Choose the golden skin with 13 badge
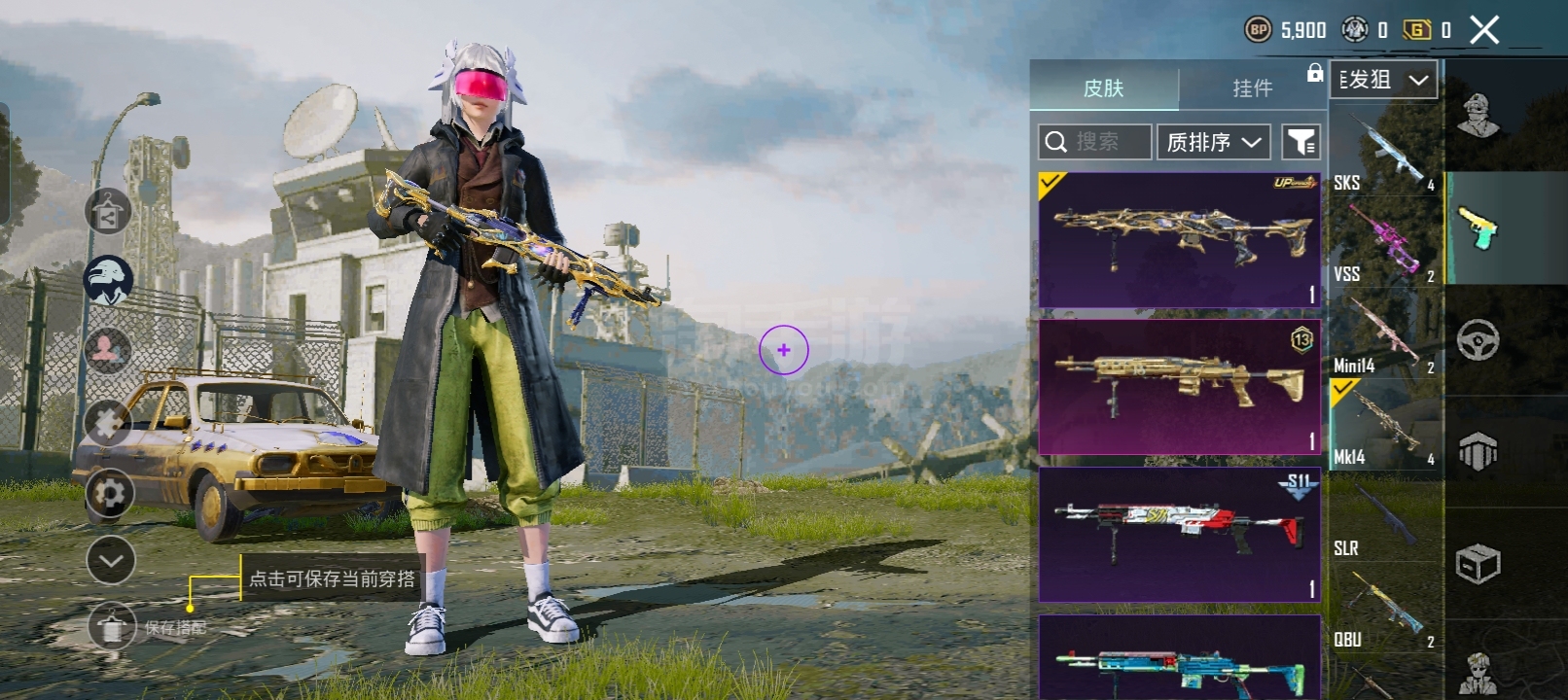 tap(1179, 387)
